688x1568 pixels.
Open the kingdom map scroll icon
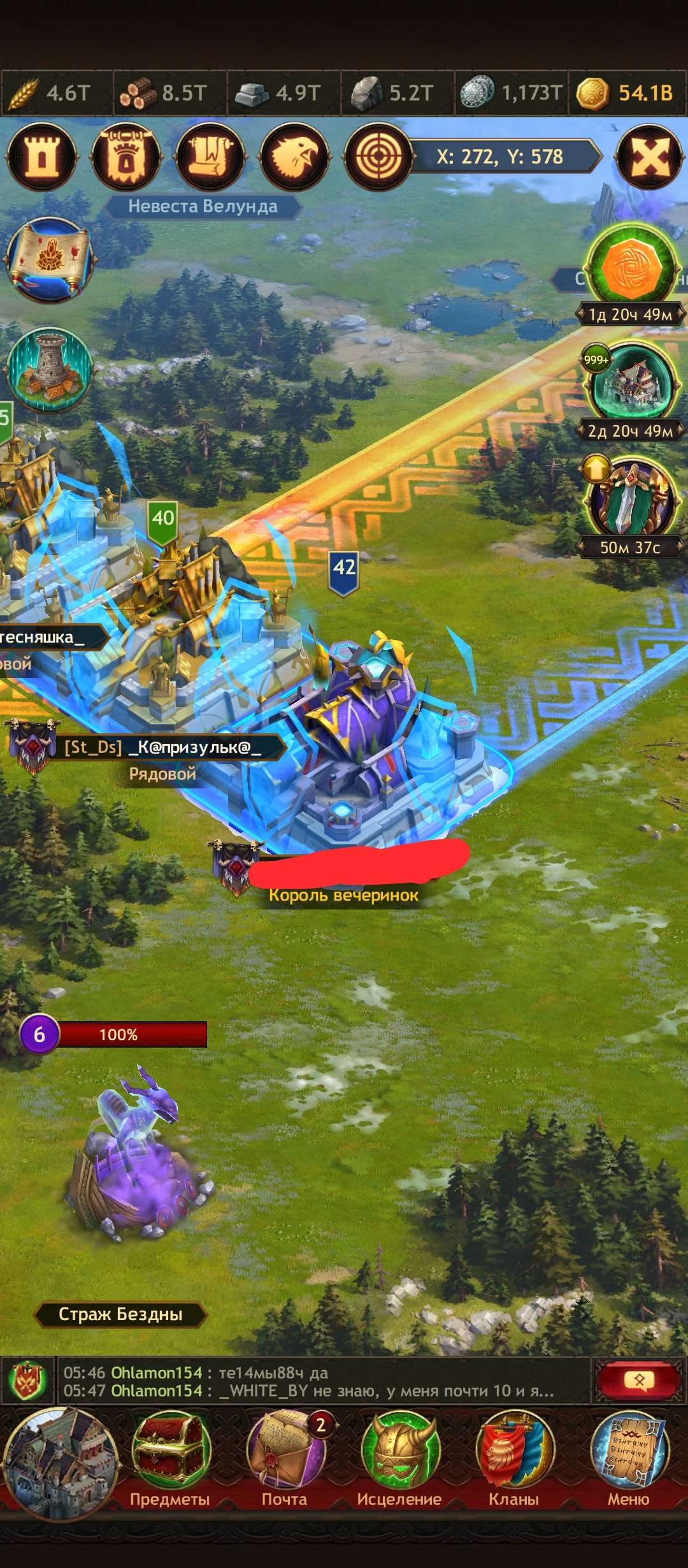[x=50, y=259]
